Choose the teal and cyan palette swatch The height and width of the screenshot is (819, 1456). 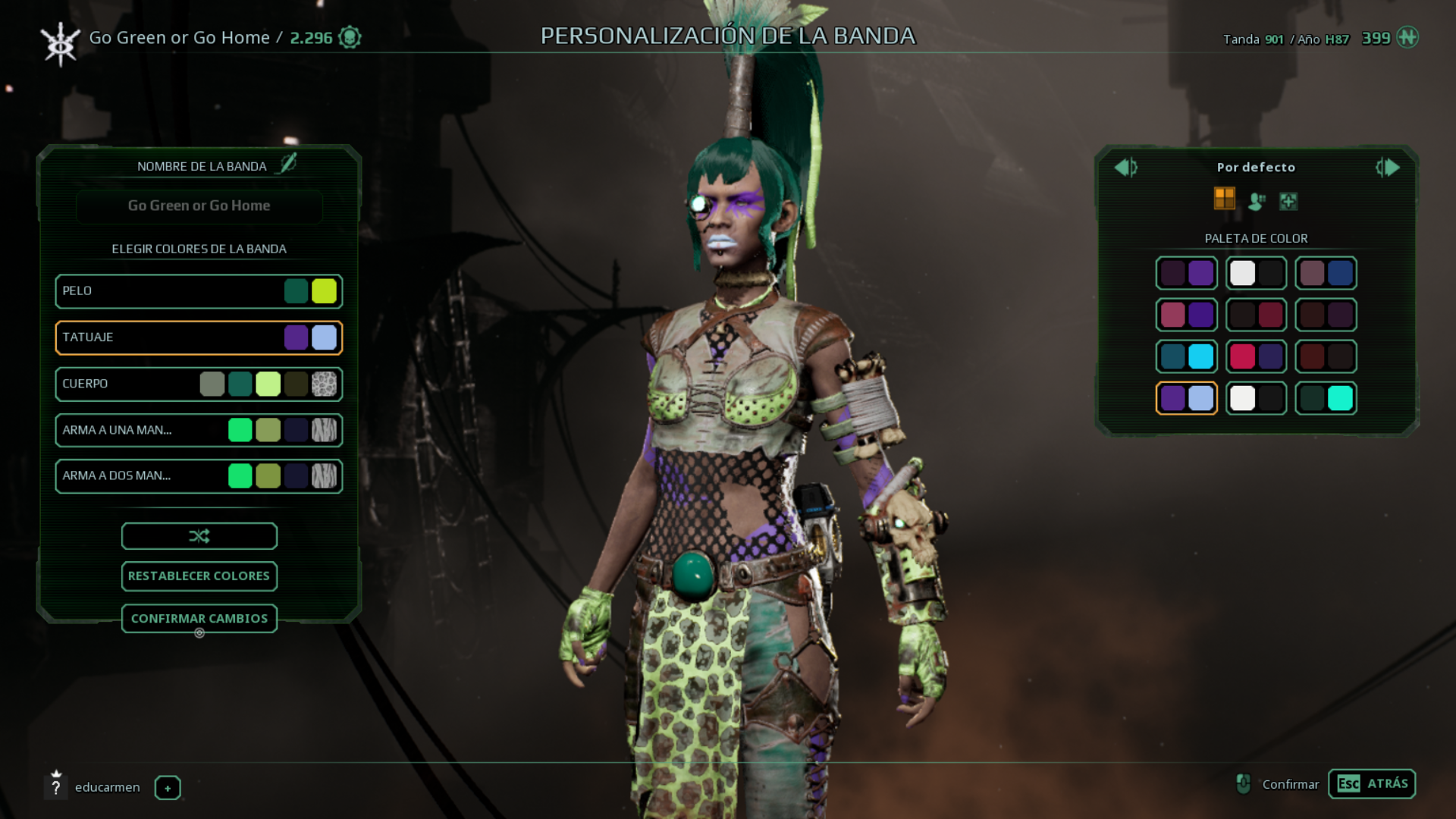pyautogui.click(x=1186, y=356)
